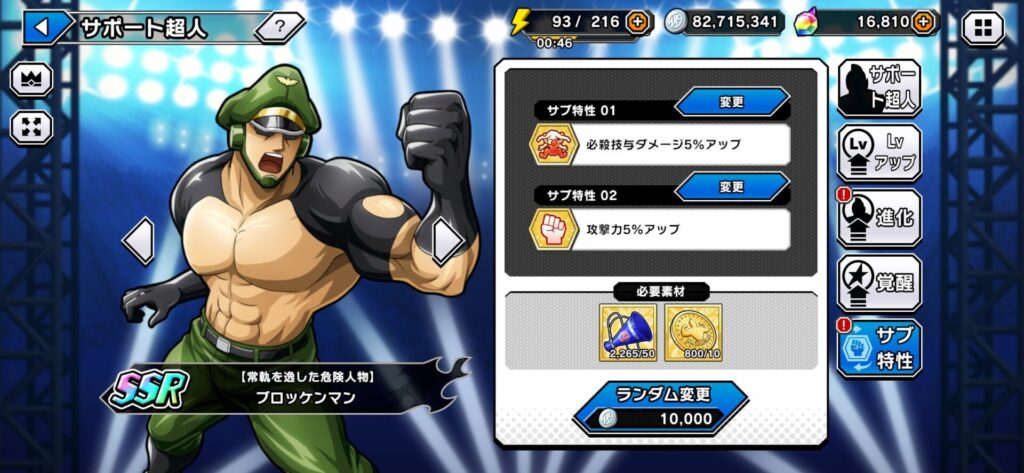Viewport: 1024px width, 473px height.
Task: Go back using the blue arrow button
Action: click(41, 27)
